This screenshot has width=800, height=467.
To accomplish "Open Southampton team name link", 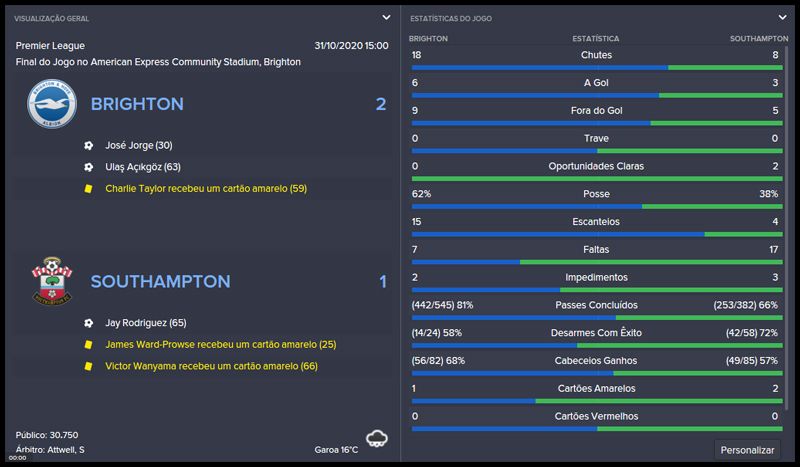I will [160, 282].
